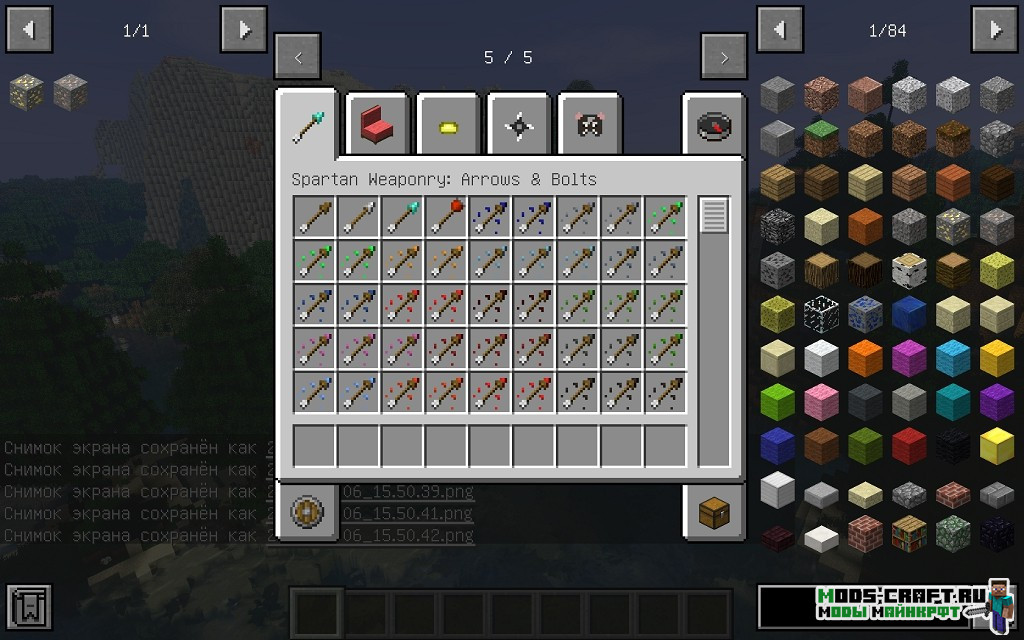The image size is (1024, 640).
Task: Open the yellow gold item tab
Action: [448, 126]
